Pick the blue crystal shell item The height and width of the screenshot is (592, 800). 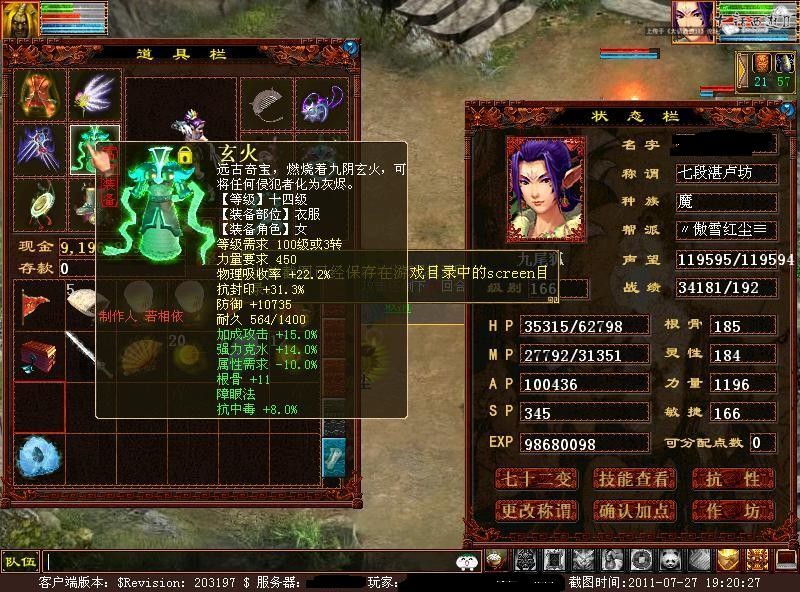pos(40,456)
